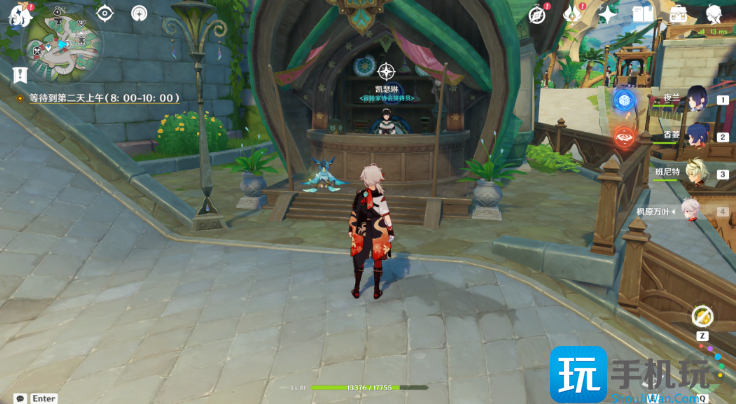The image size is (736, 404).
Task: Open the backpack inventory
Action: (x=678, y=14)
